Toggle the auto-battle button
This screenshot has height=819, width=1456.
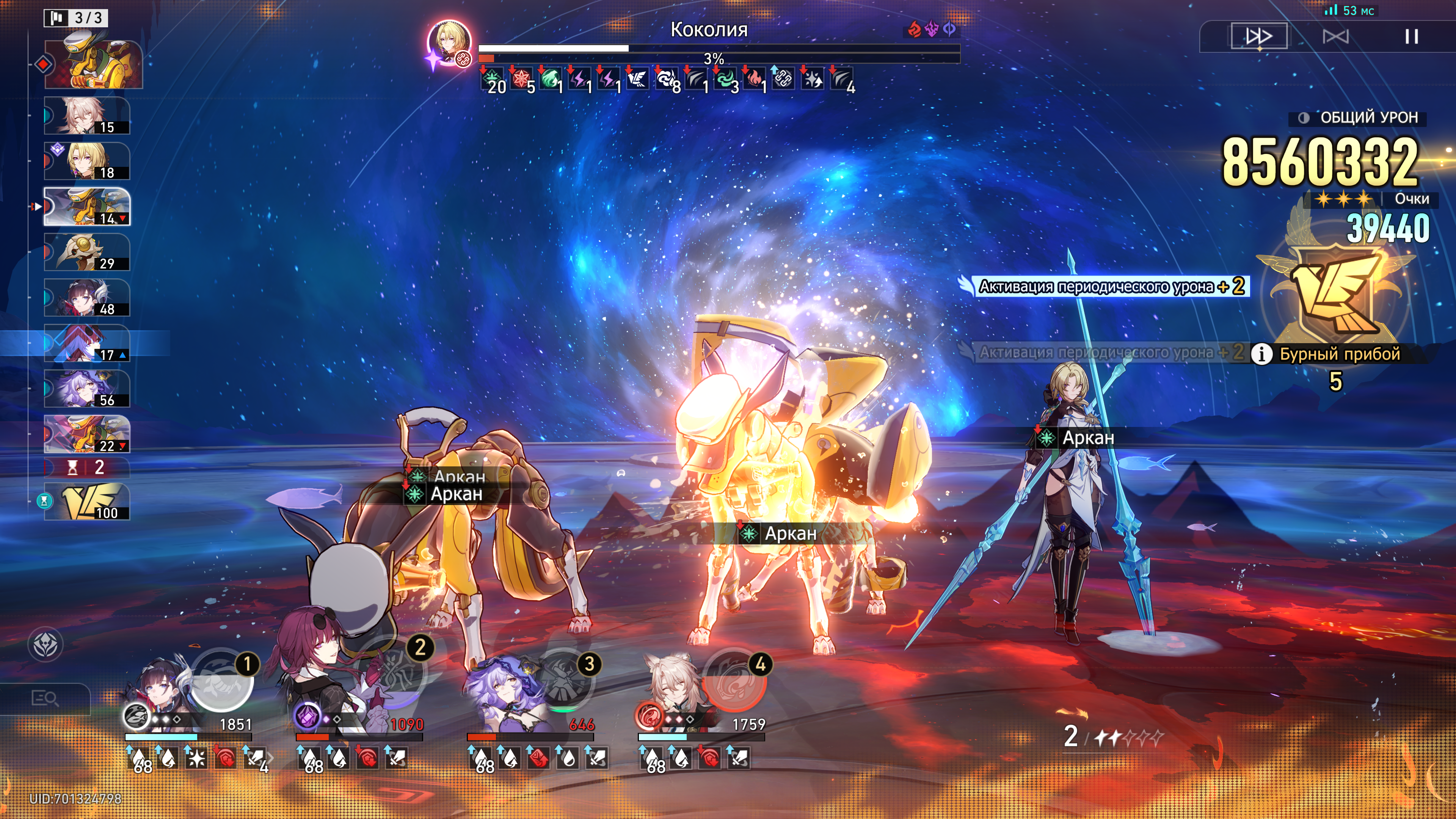pos(1335,37)
